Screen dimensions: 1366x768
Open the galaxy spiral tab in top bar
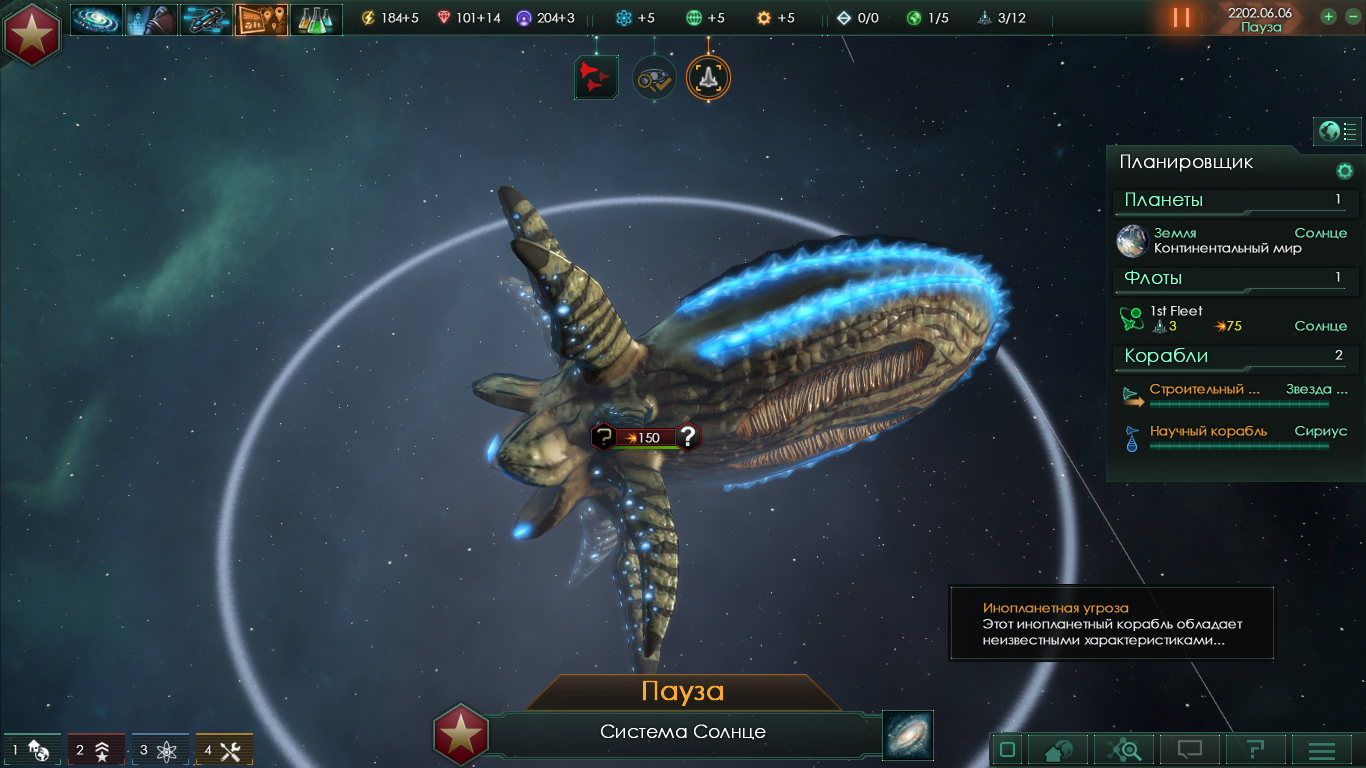click(96, 19)
